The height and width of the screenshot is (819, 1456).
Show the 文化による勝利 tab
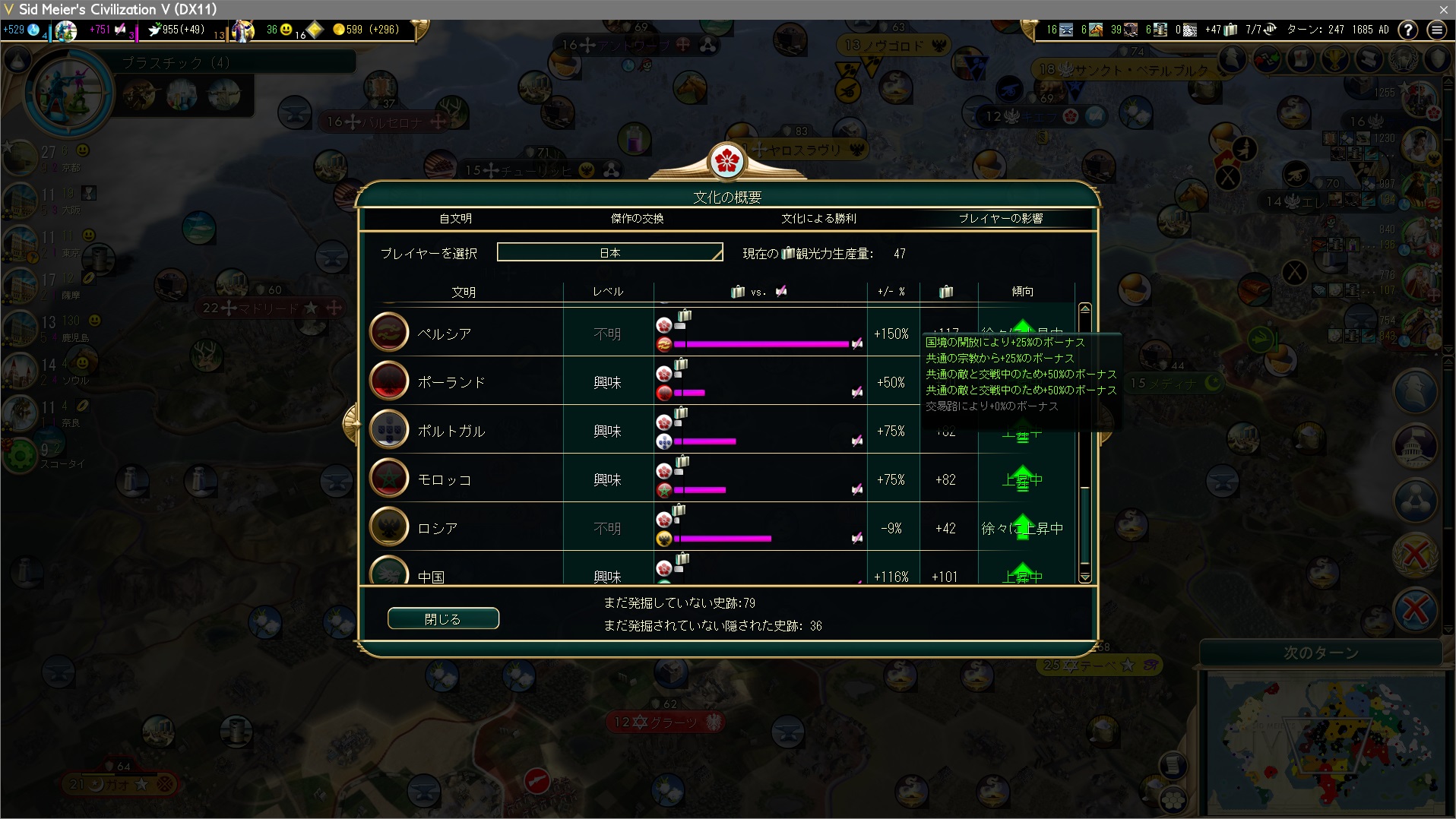click(818, 219)
